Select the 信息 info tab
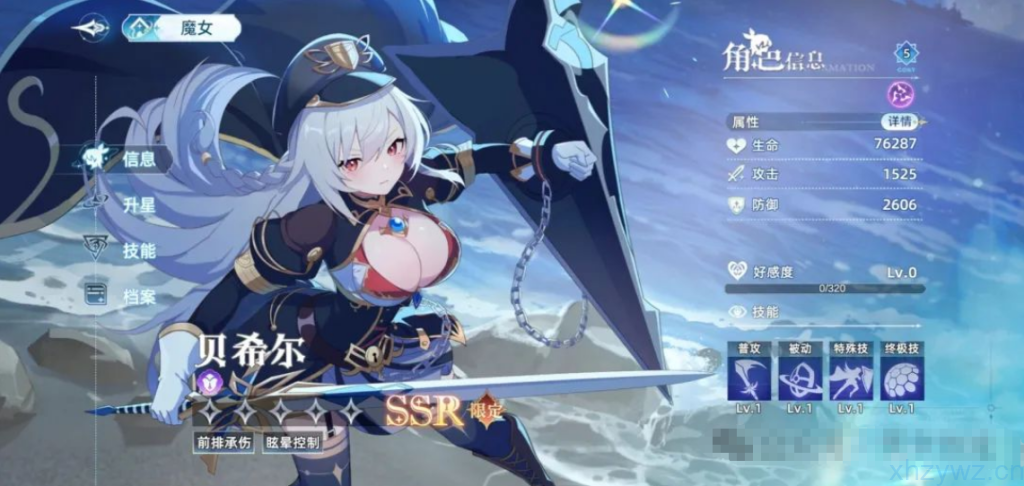The image size is (1024, 486). pyautogui.click(x=138, y=158)
